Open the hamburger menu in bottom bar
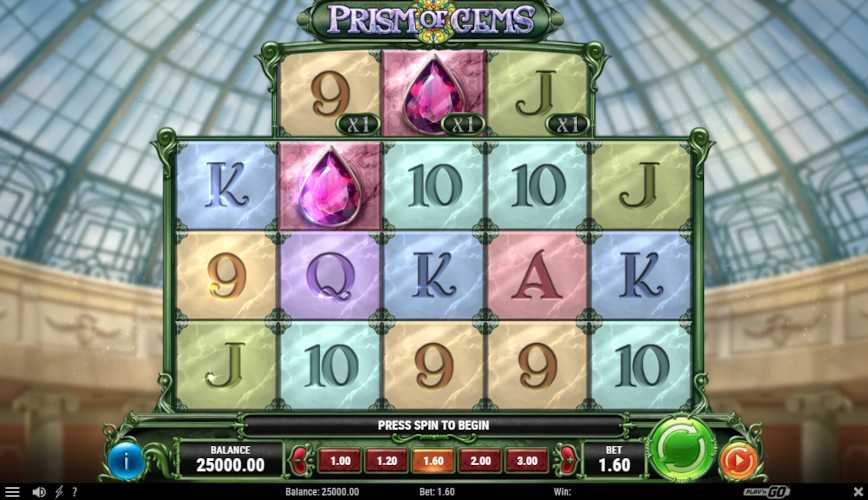Viewport: 868px width, 500px height. coord(12,492)
